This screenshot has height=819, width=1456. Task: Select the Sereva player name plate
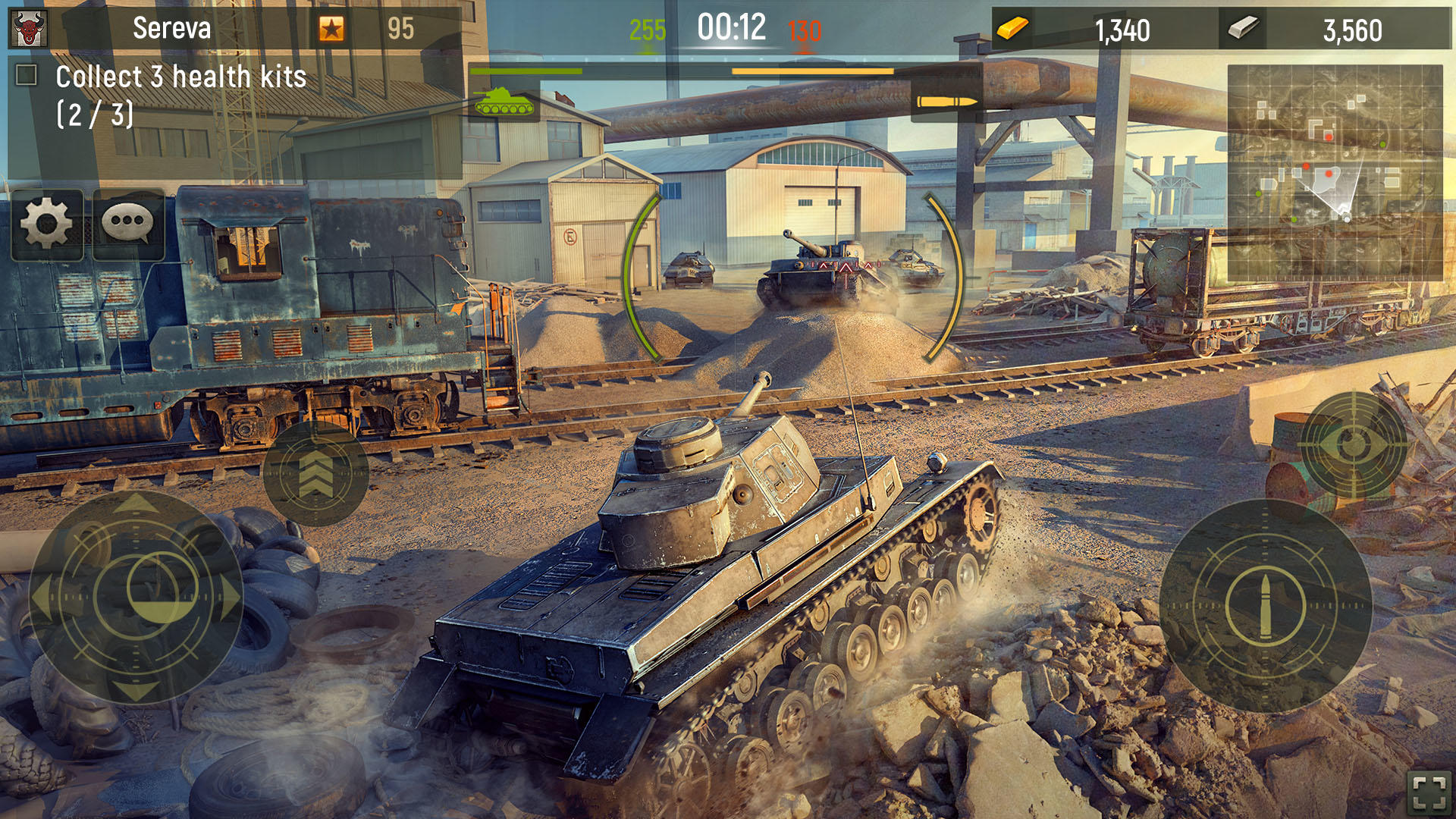[x=171, y=28]
